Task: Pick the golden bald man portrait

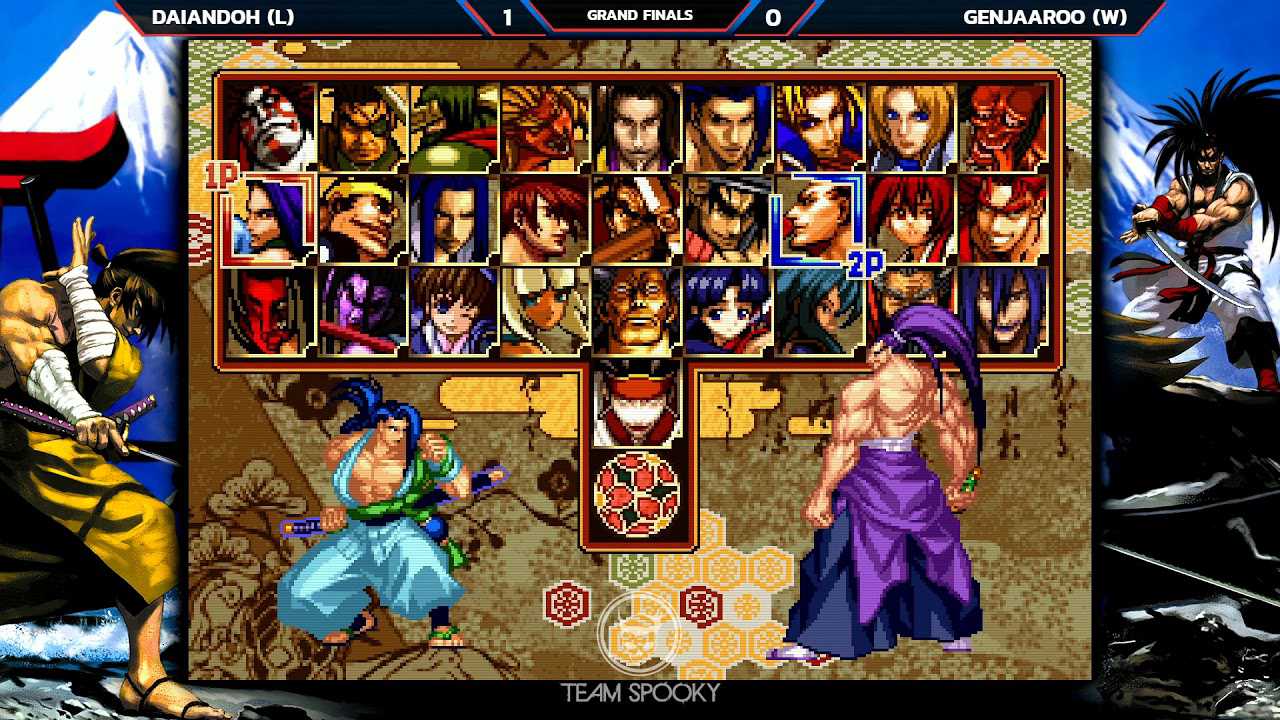Action: click(637, 310)
